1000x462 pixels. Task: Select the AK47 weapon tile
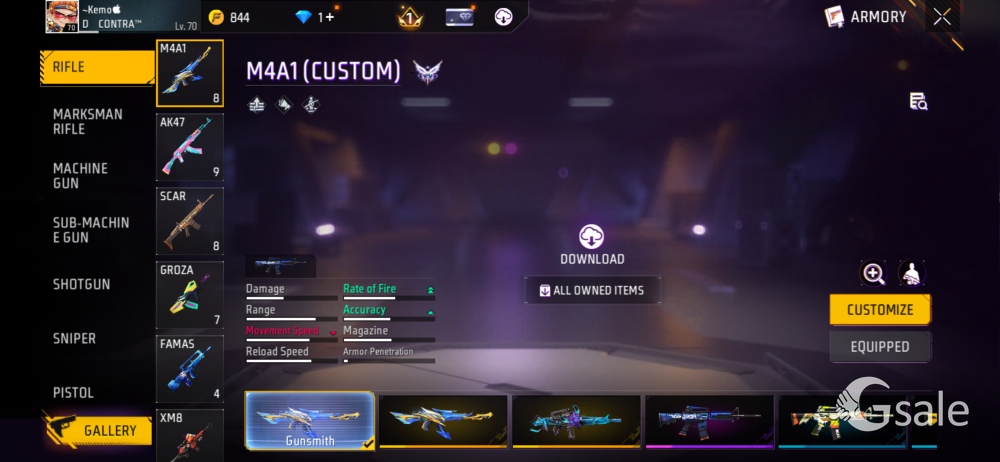190,147
